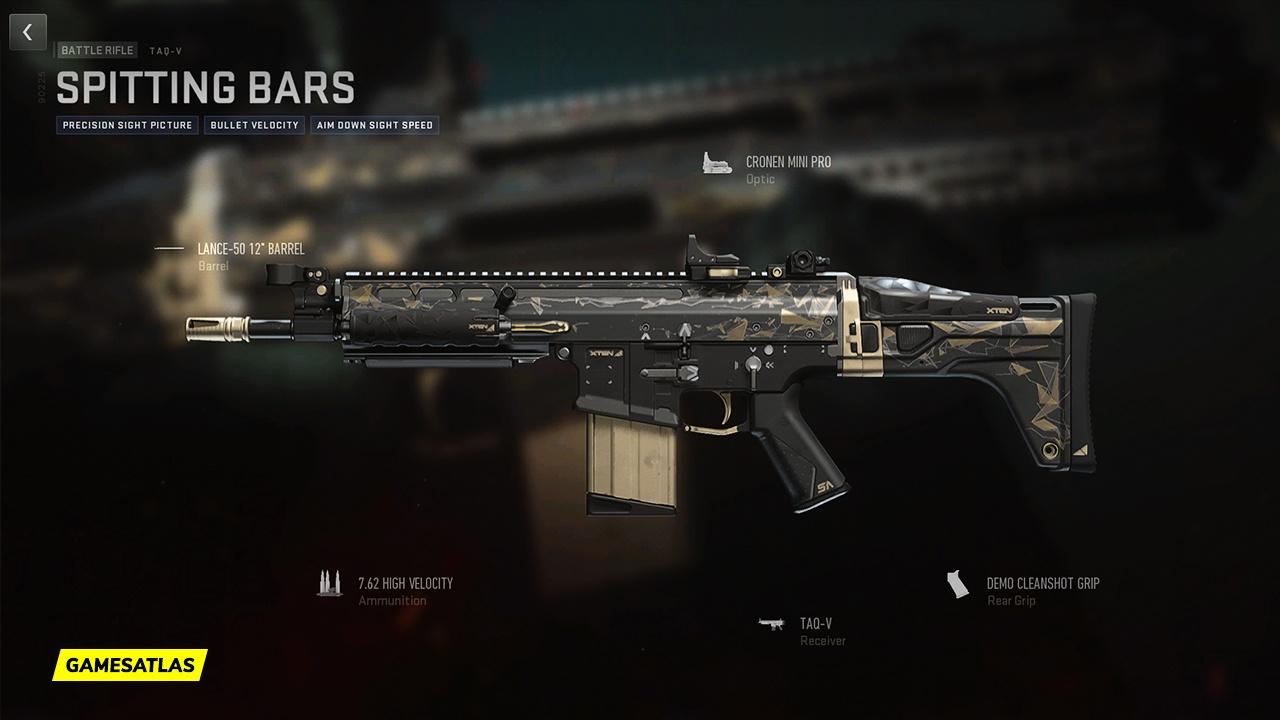
Task: Open the TAQ-V receiver slot
Action: coord(815,624)
